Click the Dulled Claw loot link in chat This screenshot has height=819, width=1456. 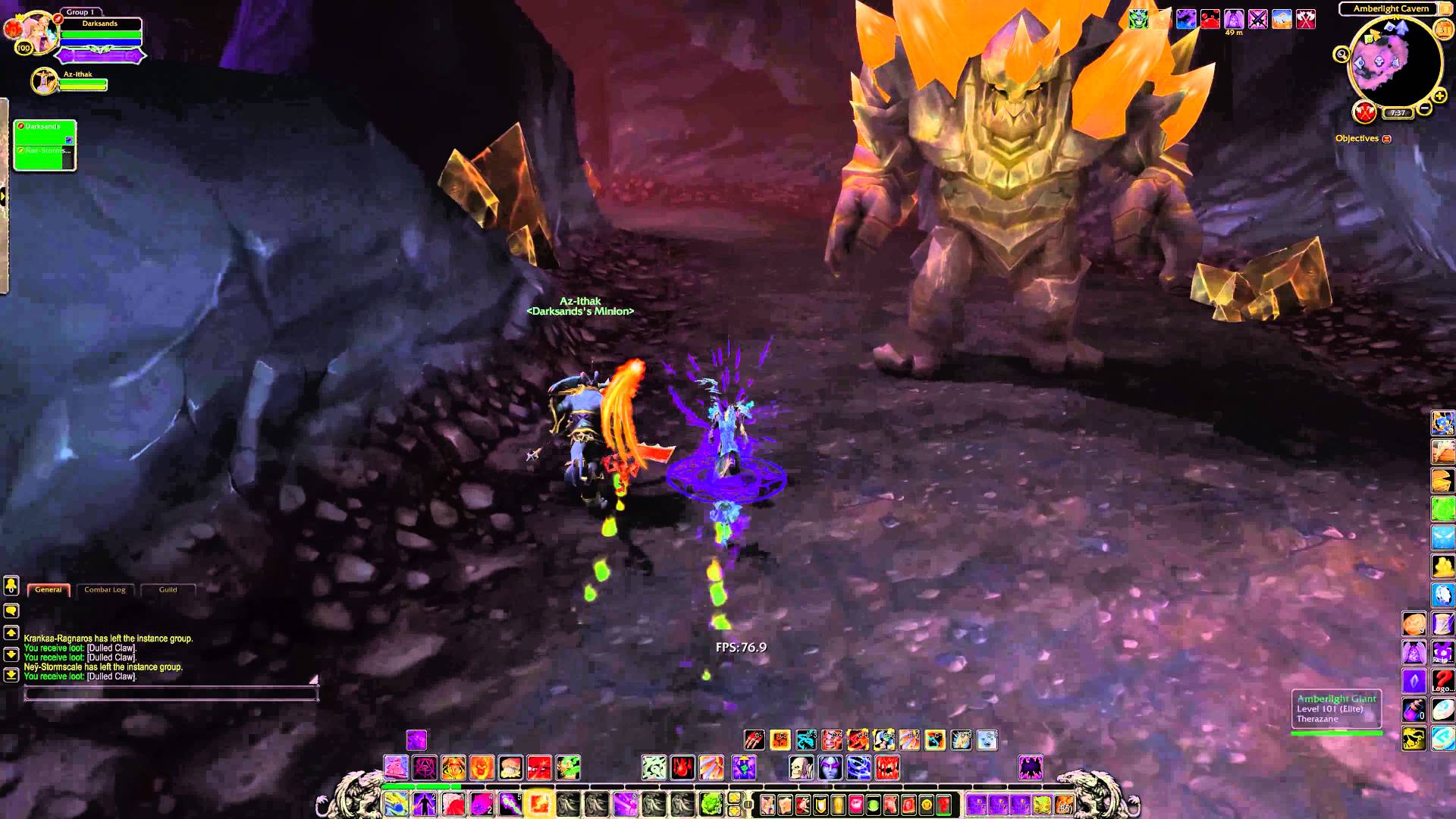point(111,648)
